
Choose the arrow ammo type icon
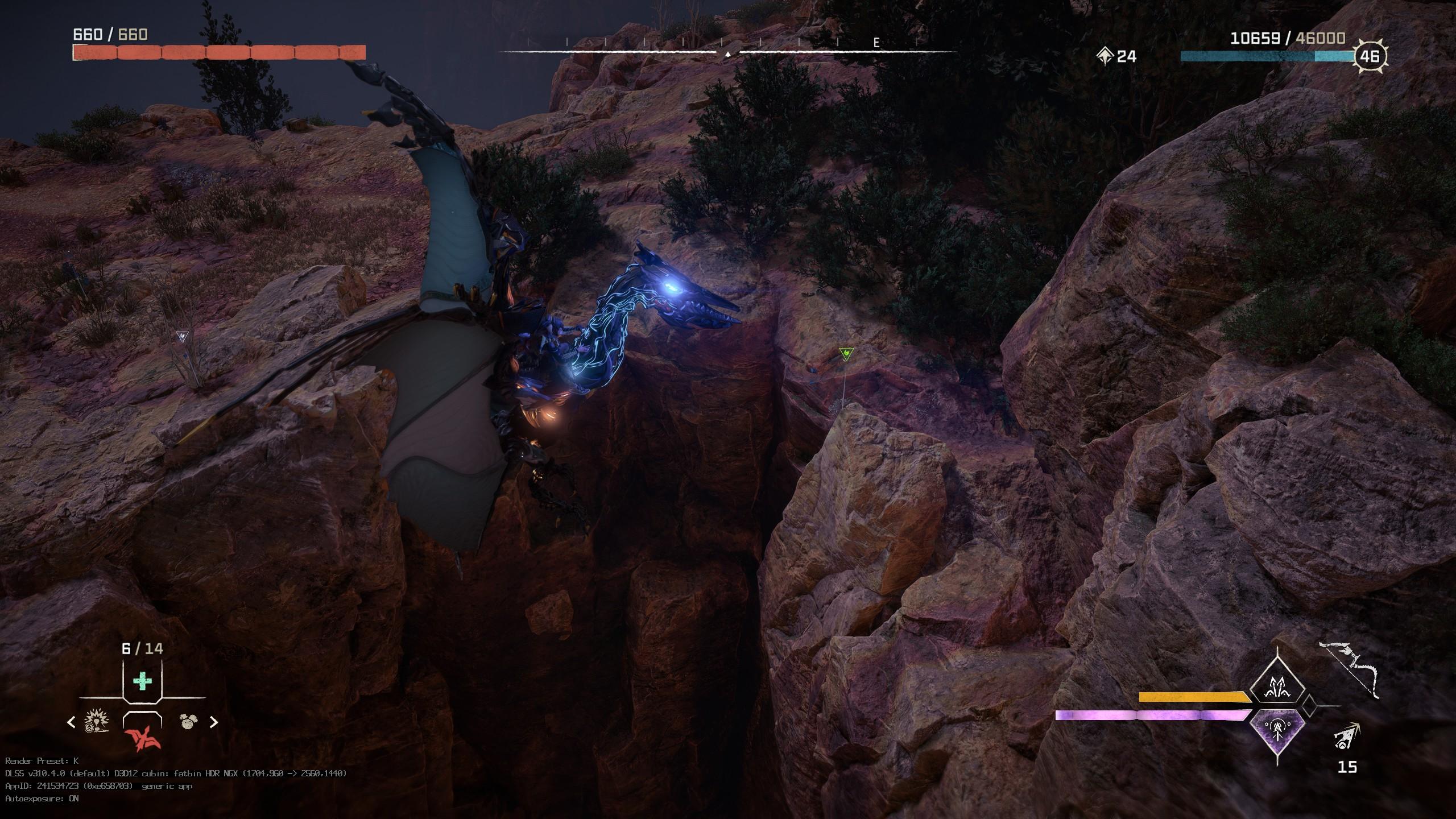pos(1346,736)
